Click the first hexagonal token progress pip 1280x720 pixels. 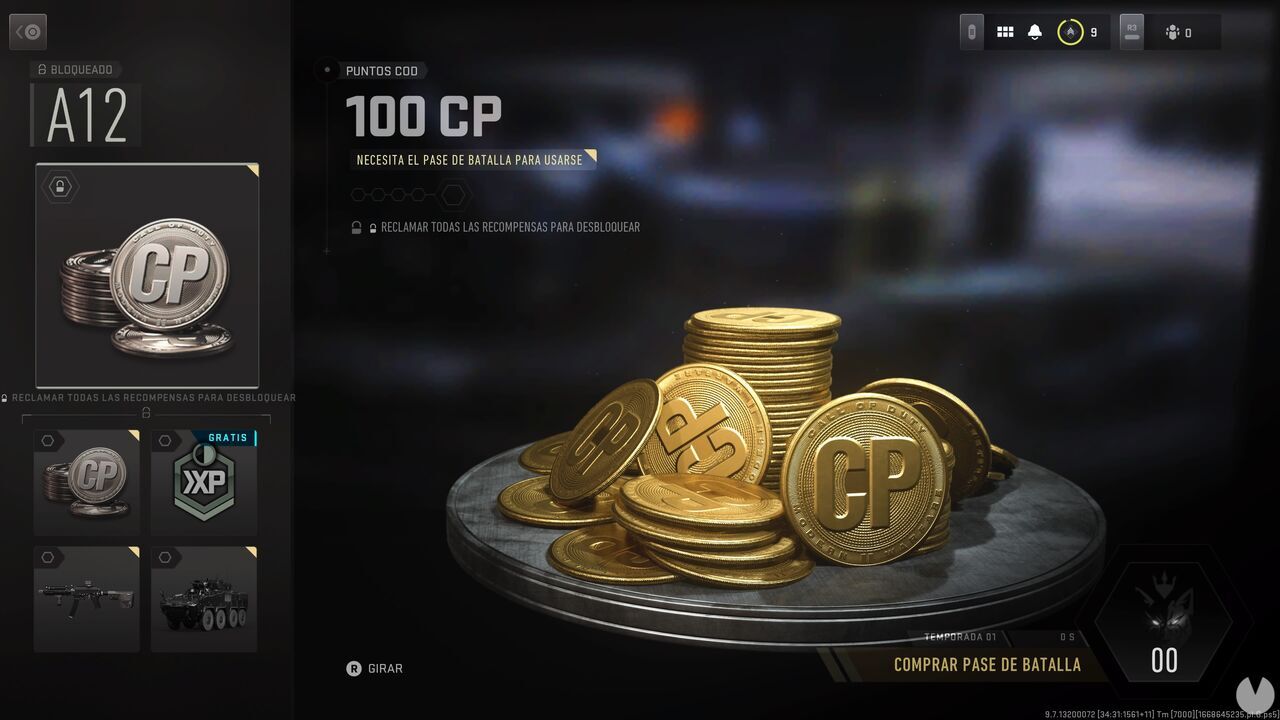[x=357, y=195]
